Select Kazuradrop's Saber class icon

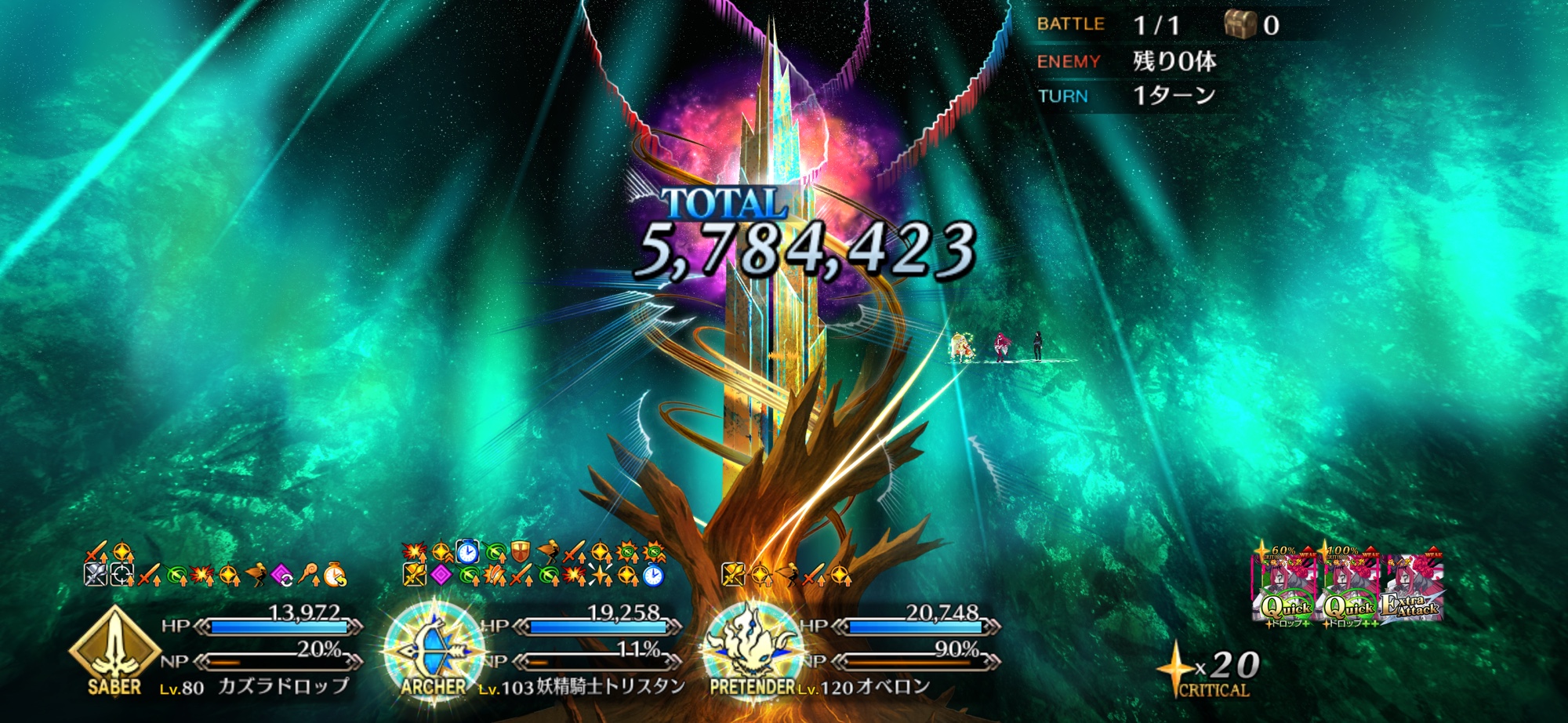(114, 648)
